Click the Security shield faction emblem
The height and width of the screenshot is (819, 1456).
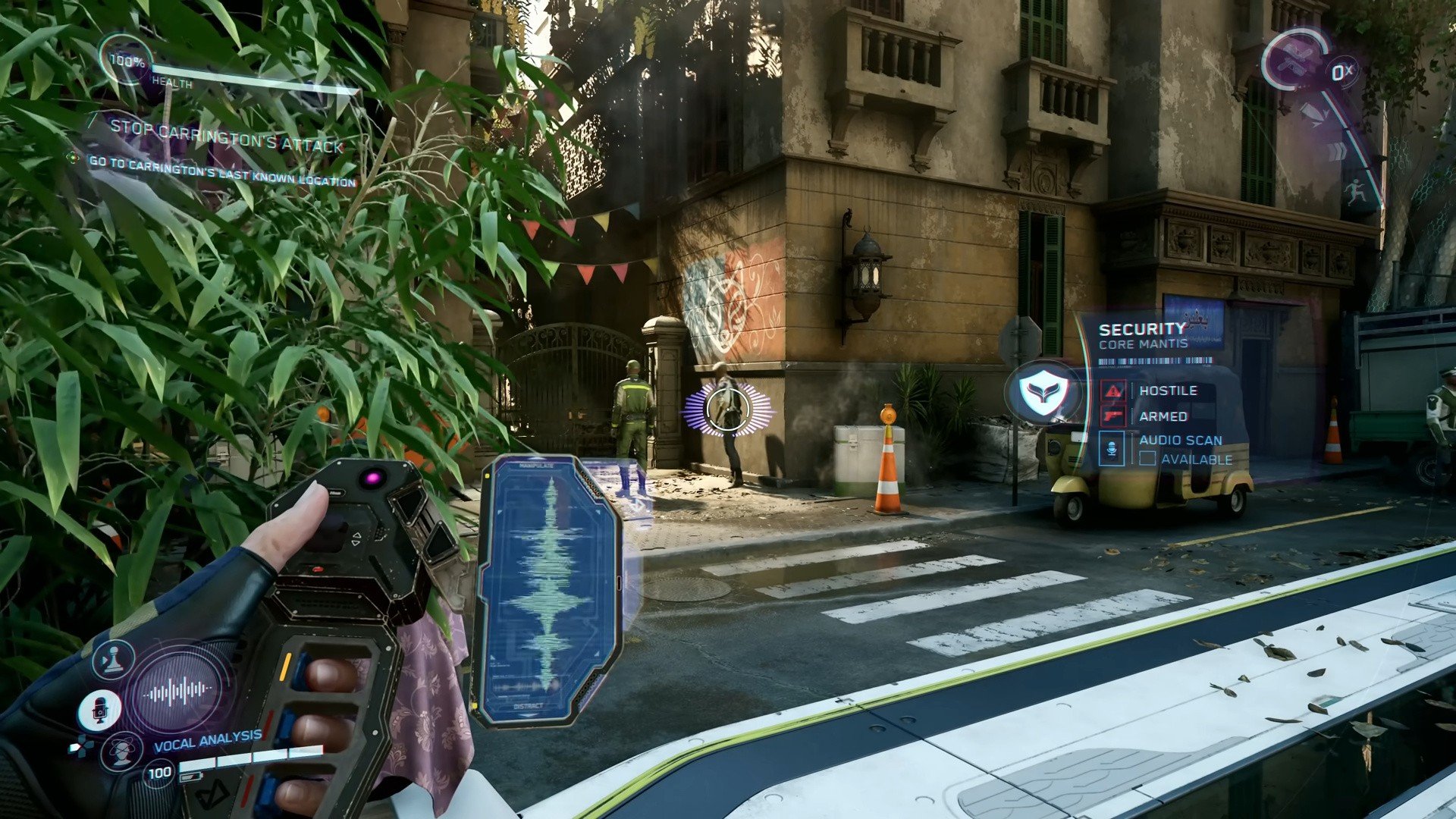(x=1043, y=393)
